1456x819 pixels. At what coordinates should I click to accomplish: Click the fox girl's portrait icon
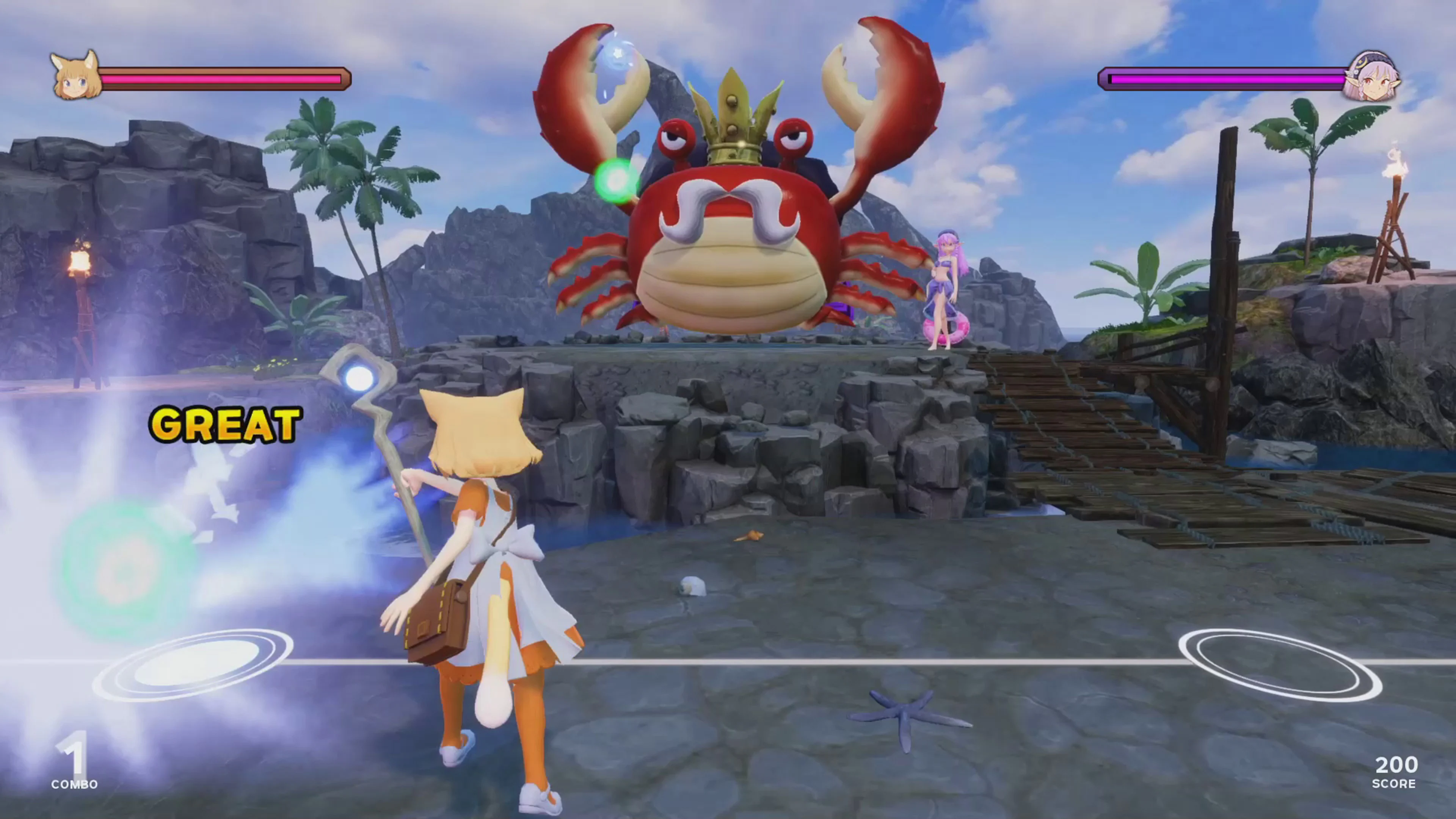pyautogui.click(x=76, y=76)
